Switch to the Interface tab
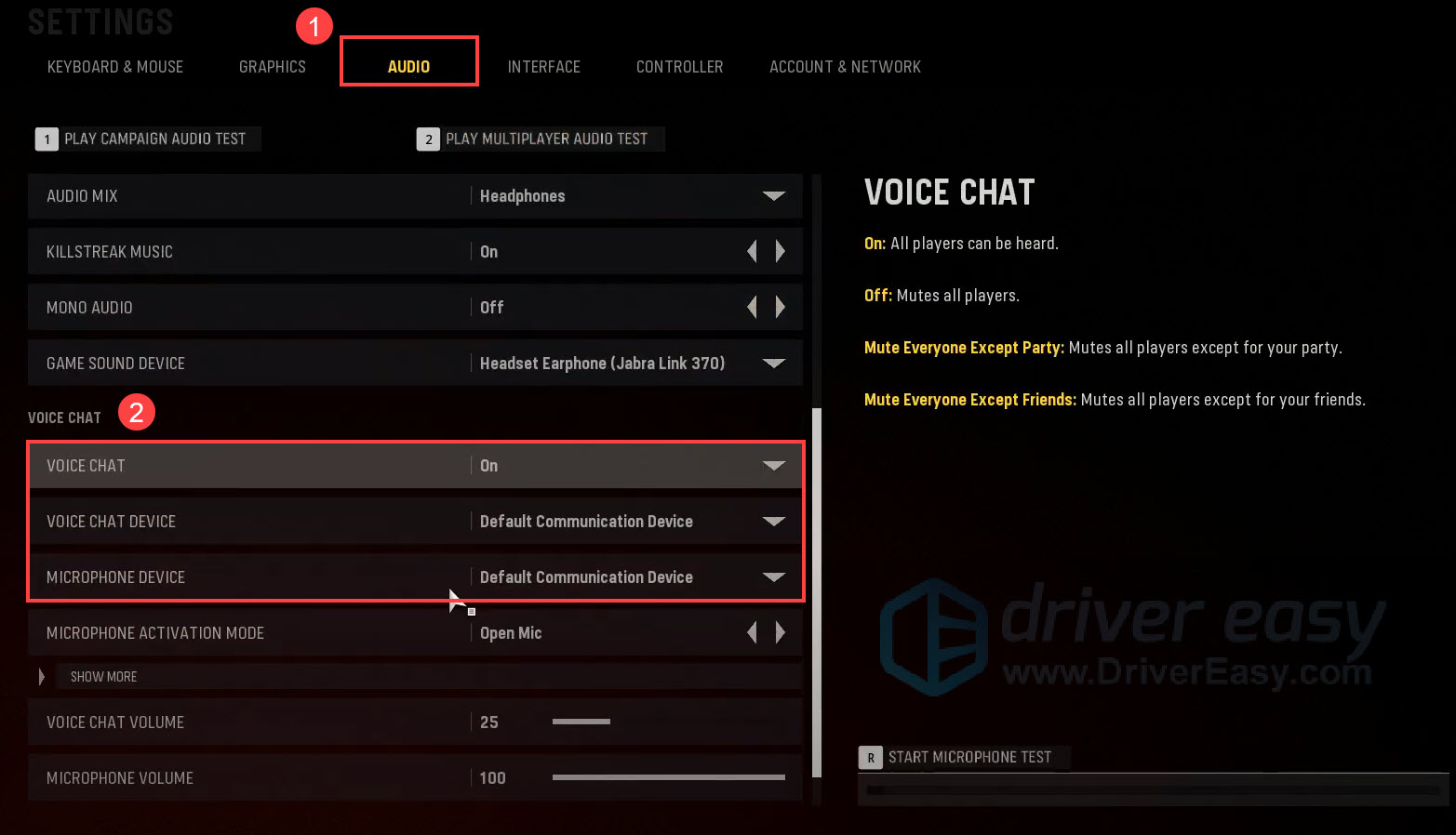Image resolution: width=1456 pixels, height=835 pixels. [x=544, y=66]
